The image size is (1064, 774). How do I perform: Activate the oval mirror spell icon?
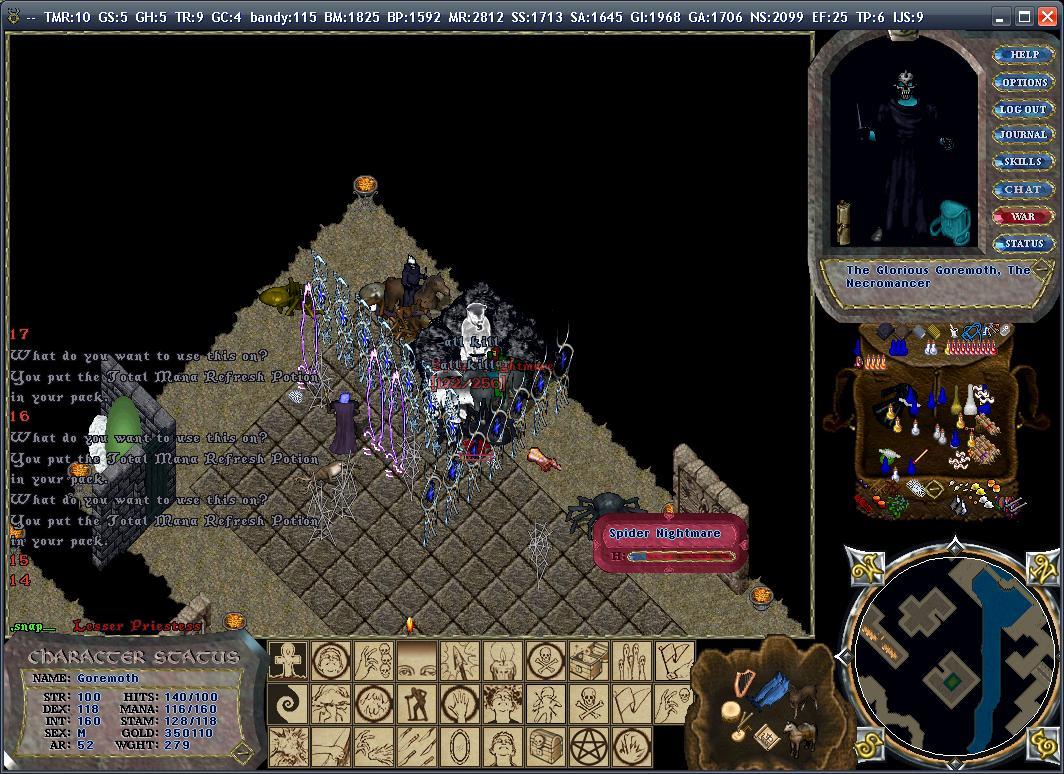(459, 745)
